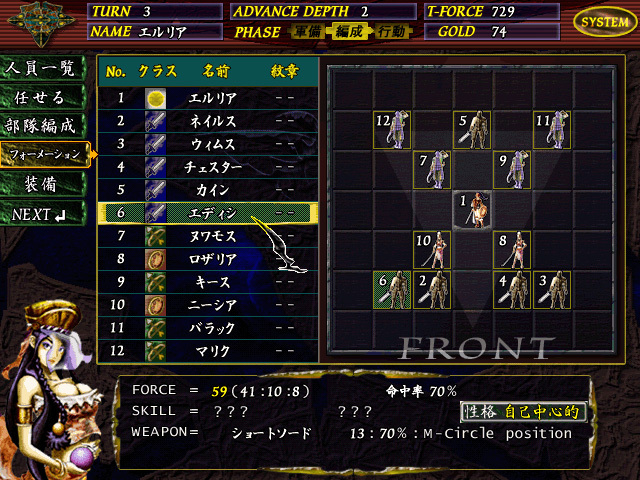Click the 性格 自己中心的 personality box
The image size is (640, 480).
pos(523,411)
